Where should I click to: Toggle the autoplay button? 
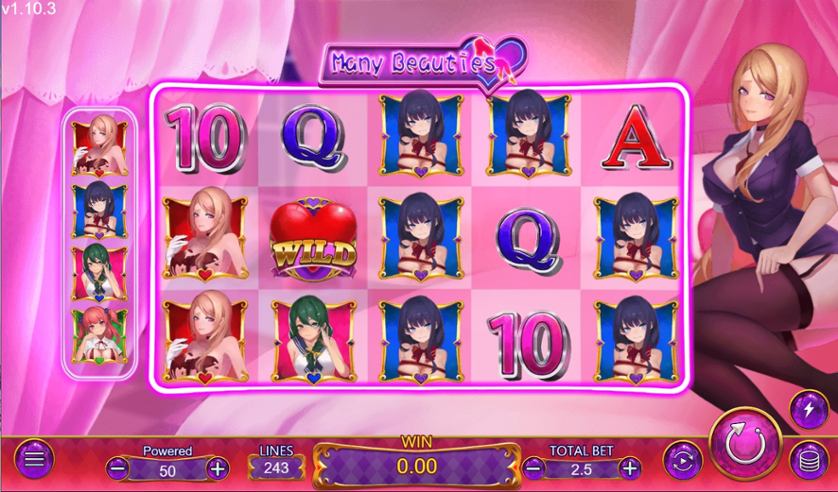pos(684,461)
